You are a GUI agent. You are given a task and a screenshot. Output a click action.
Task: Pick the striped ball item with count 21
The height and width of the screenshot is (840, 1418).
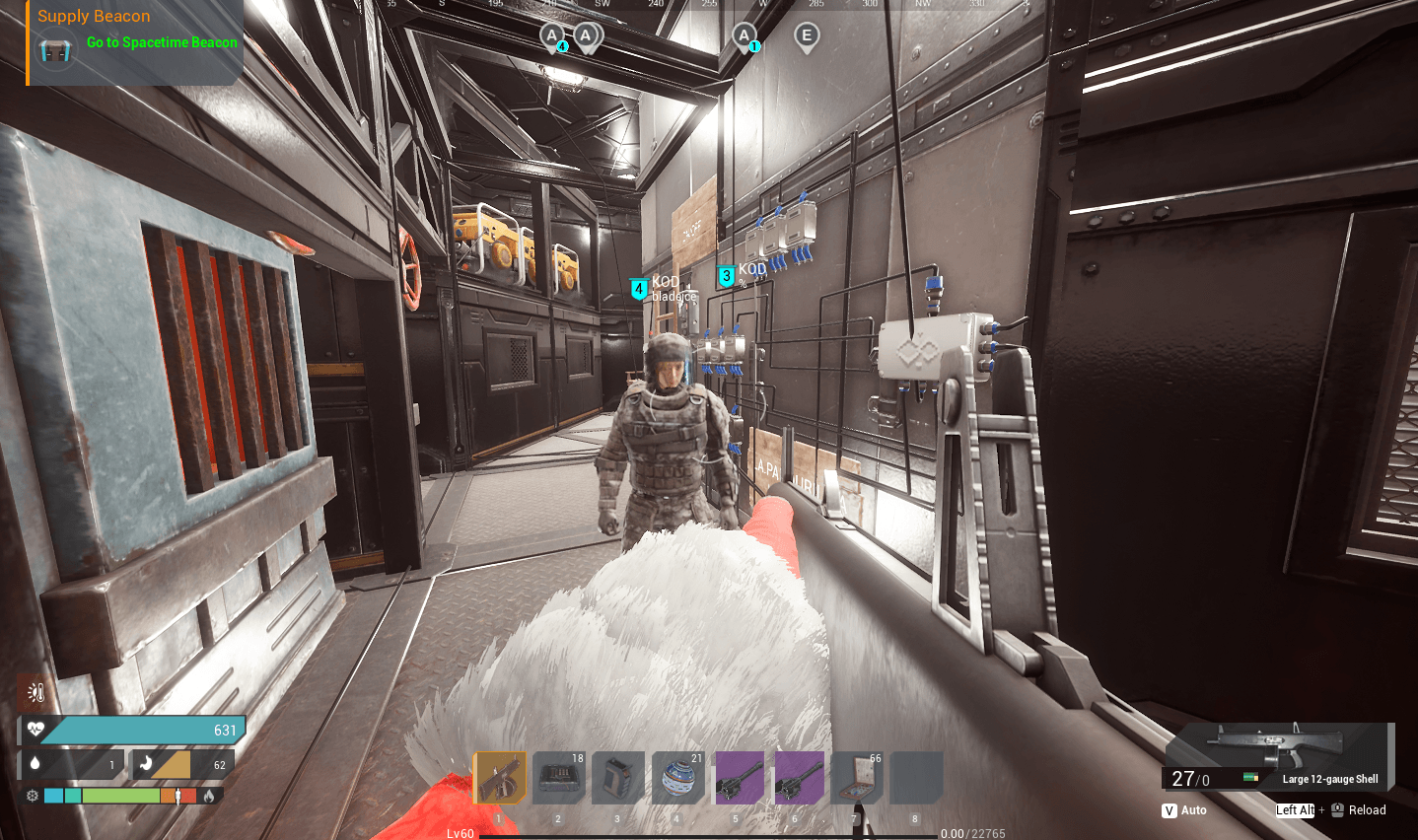677,778
